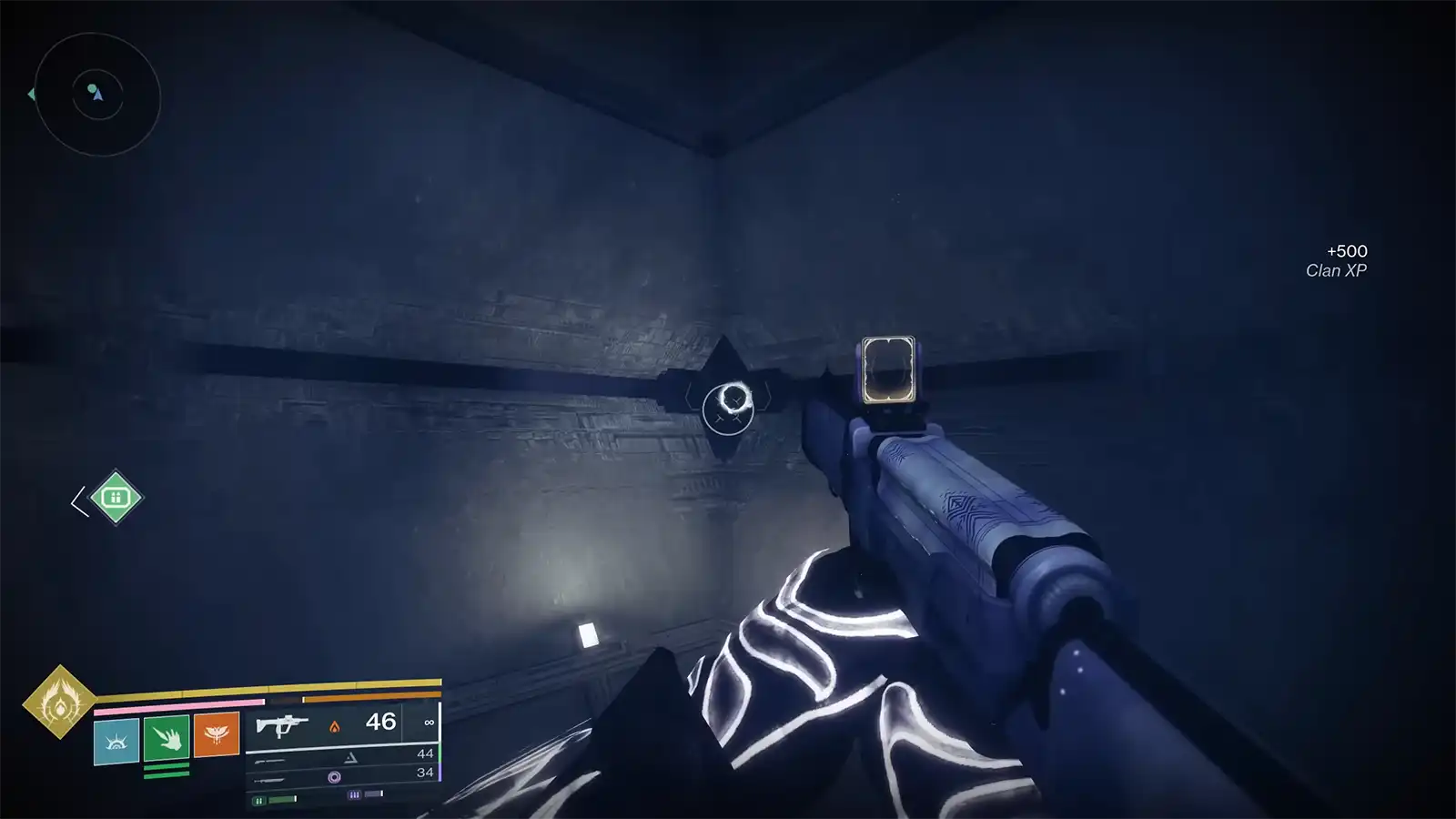Viewport: 1456px width, 819px height.
Task: Click the +500 Clan XP notification
Action: [x=1337, y=258]
